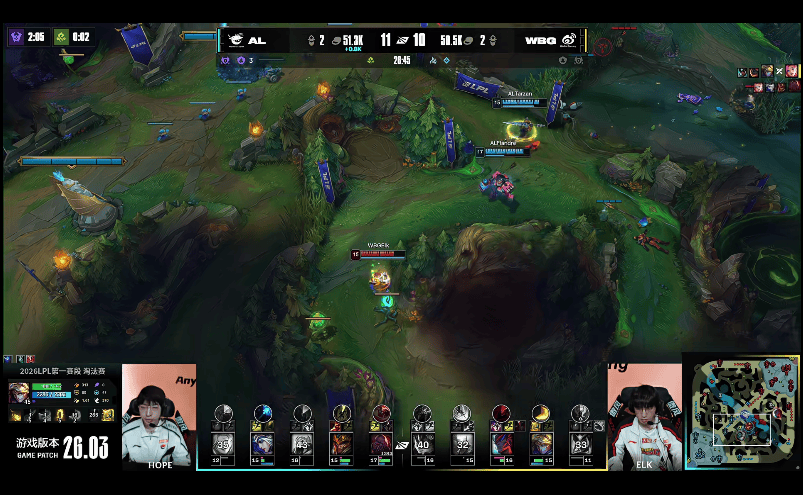Select the dead champion with 43 respawn timer
The height and width of the screenshot is (495, 803).
pos(302,443)
